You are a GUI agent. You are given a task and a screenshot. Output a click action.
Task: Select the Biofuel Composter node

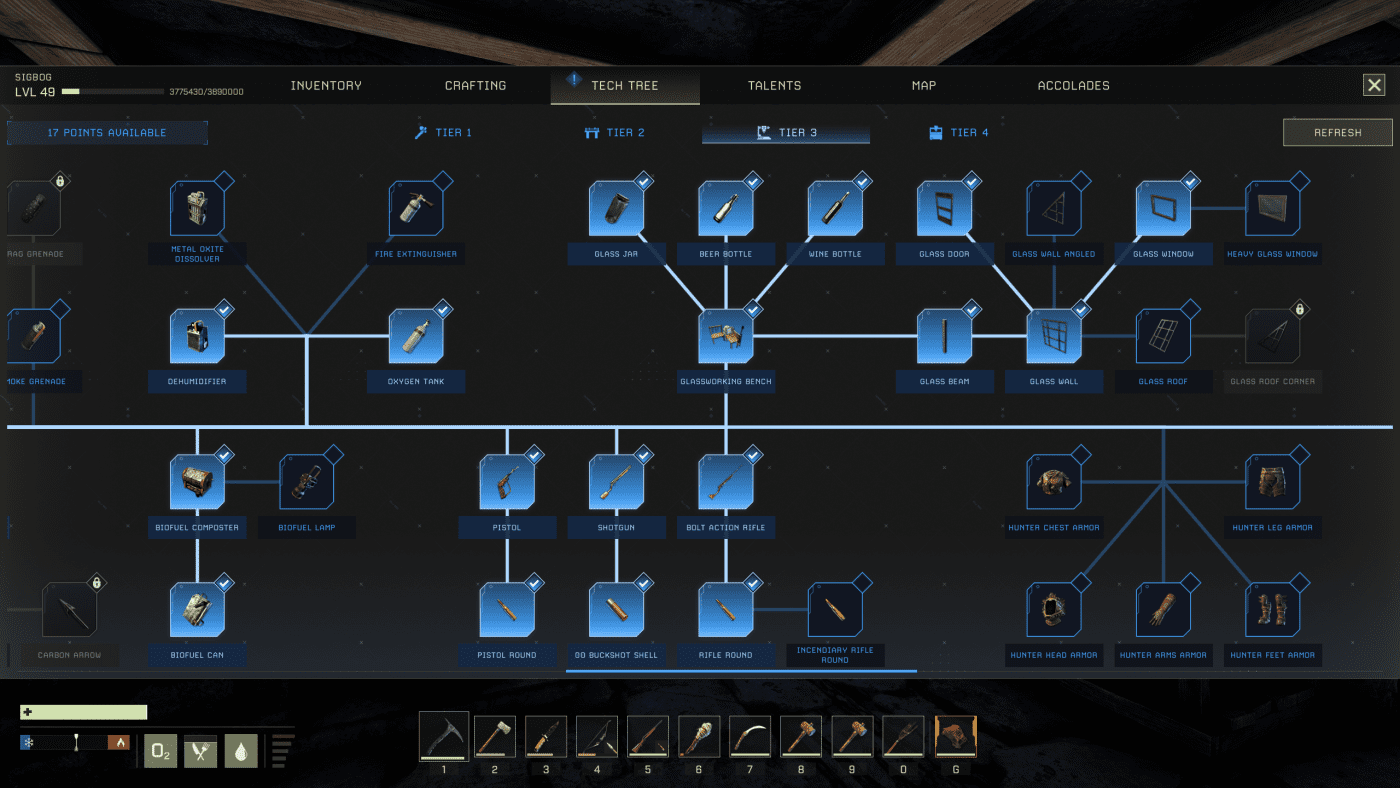(197, 480)
